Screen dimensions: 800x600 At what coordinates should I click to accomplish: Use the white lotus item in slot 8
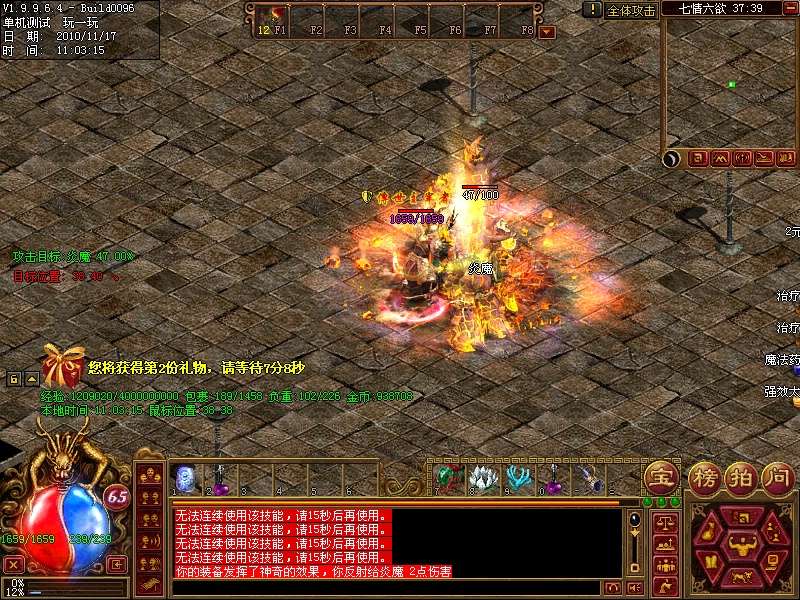tap(483, 479)
